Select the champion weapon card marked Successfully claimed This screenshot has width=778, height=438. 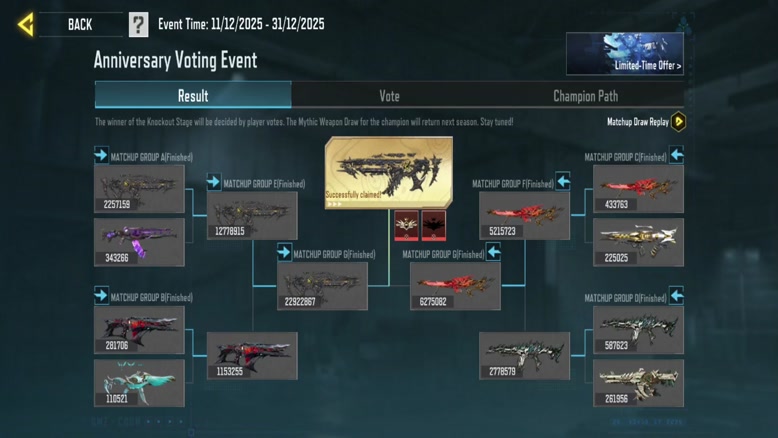click(x=388, y=172)
